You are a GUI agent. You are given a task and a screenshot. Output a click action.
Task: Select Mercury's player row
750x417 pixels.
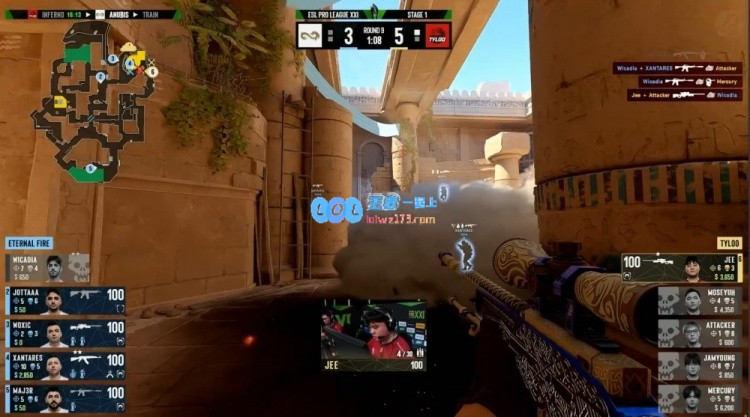coord(700,398)
